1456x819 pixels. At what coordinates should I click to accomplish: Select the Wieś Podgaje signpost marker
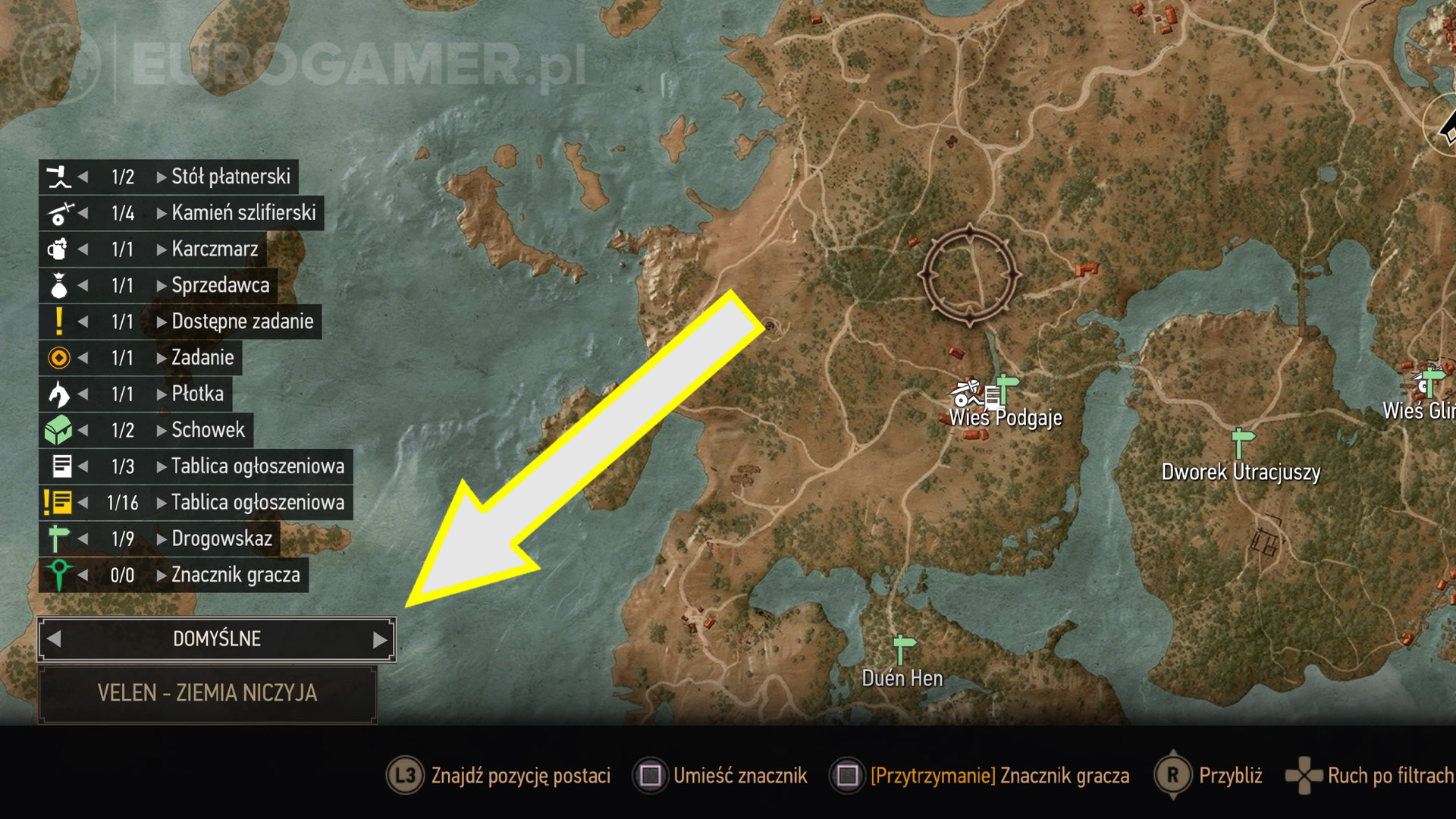click(1006, 388)
